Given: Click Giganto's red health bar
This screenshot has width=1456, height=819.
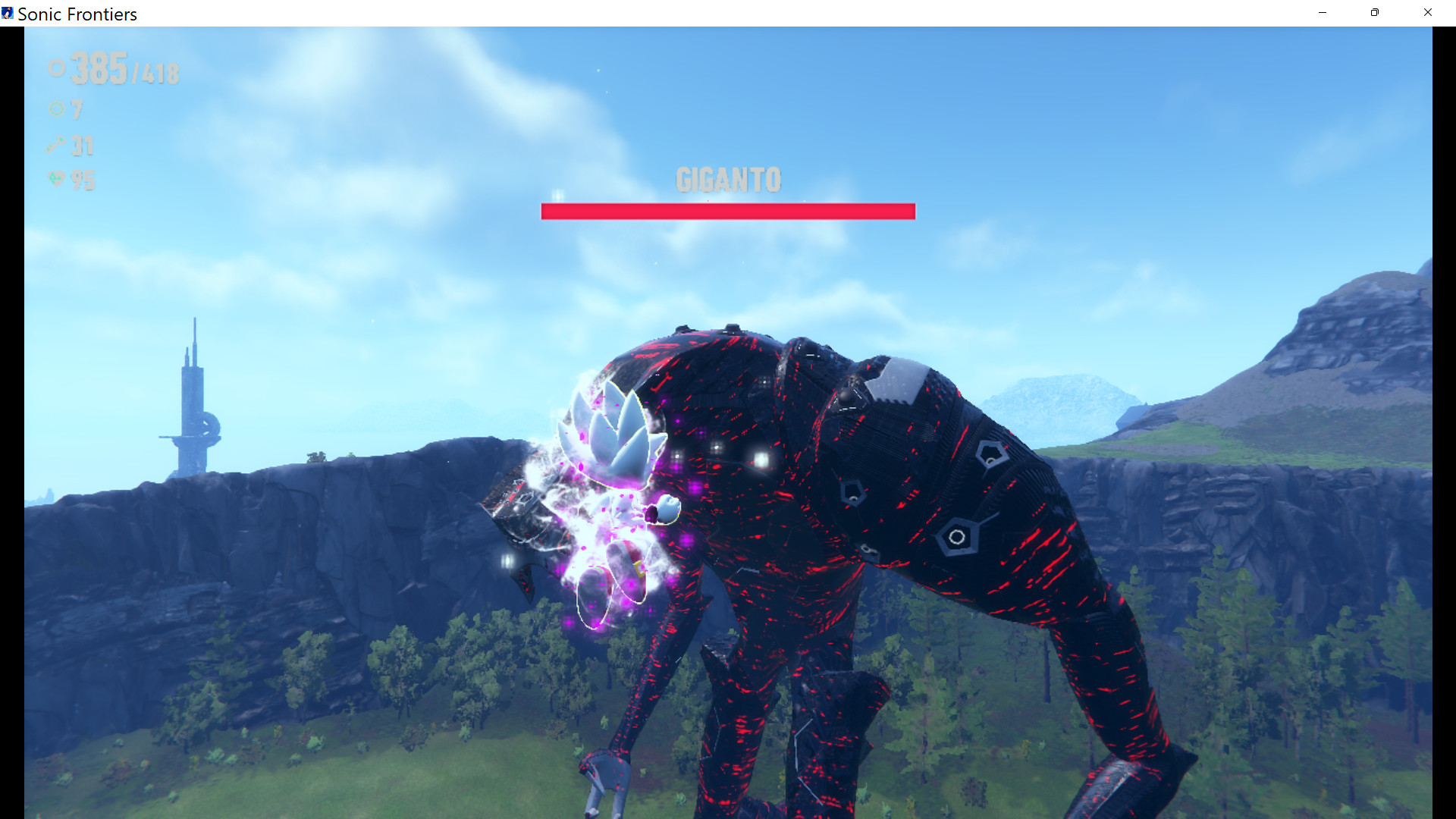Looking at the screenshot, I should tap(726, 212).
